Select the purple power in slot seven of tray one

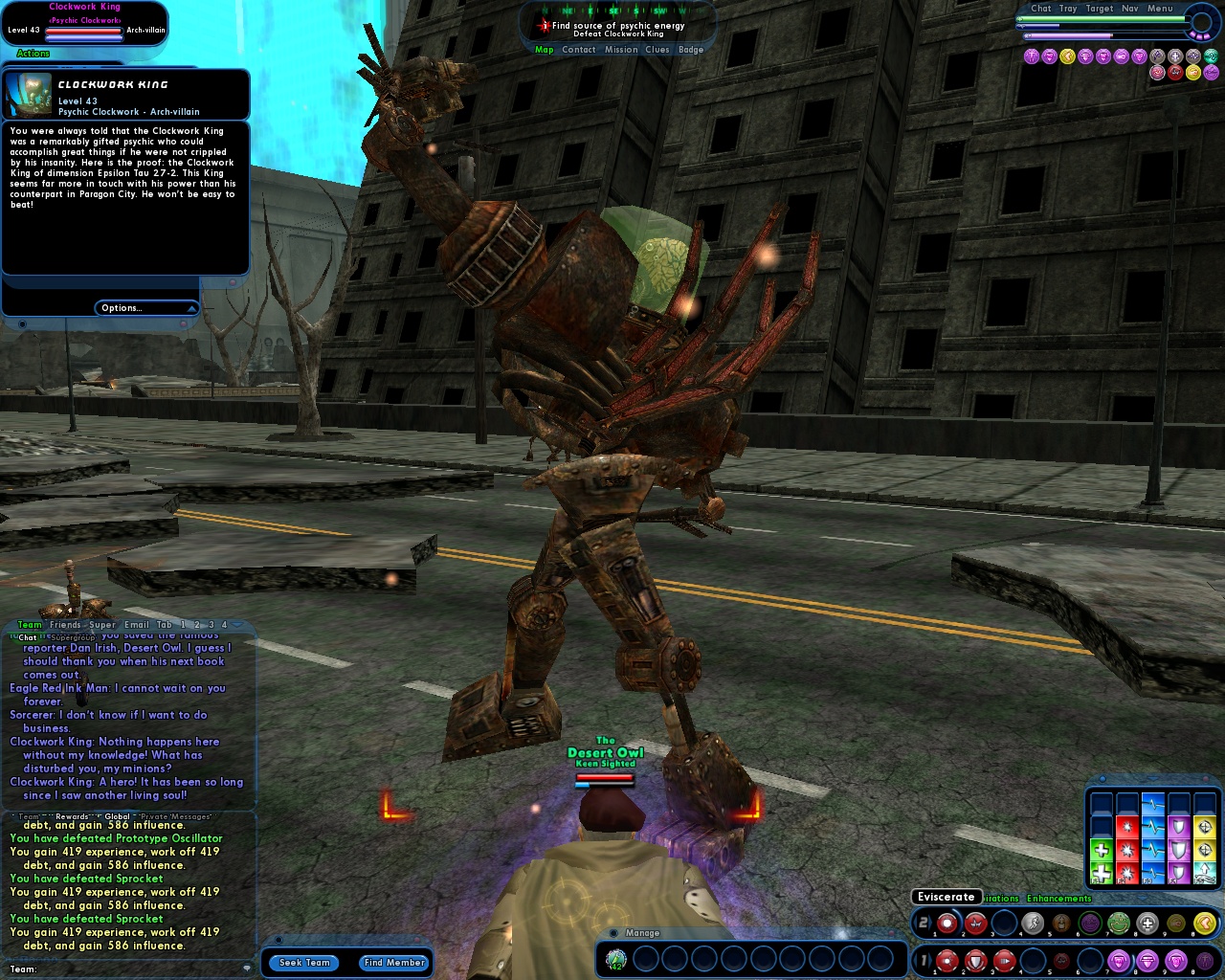click(x=1119, y=962)
